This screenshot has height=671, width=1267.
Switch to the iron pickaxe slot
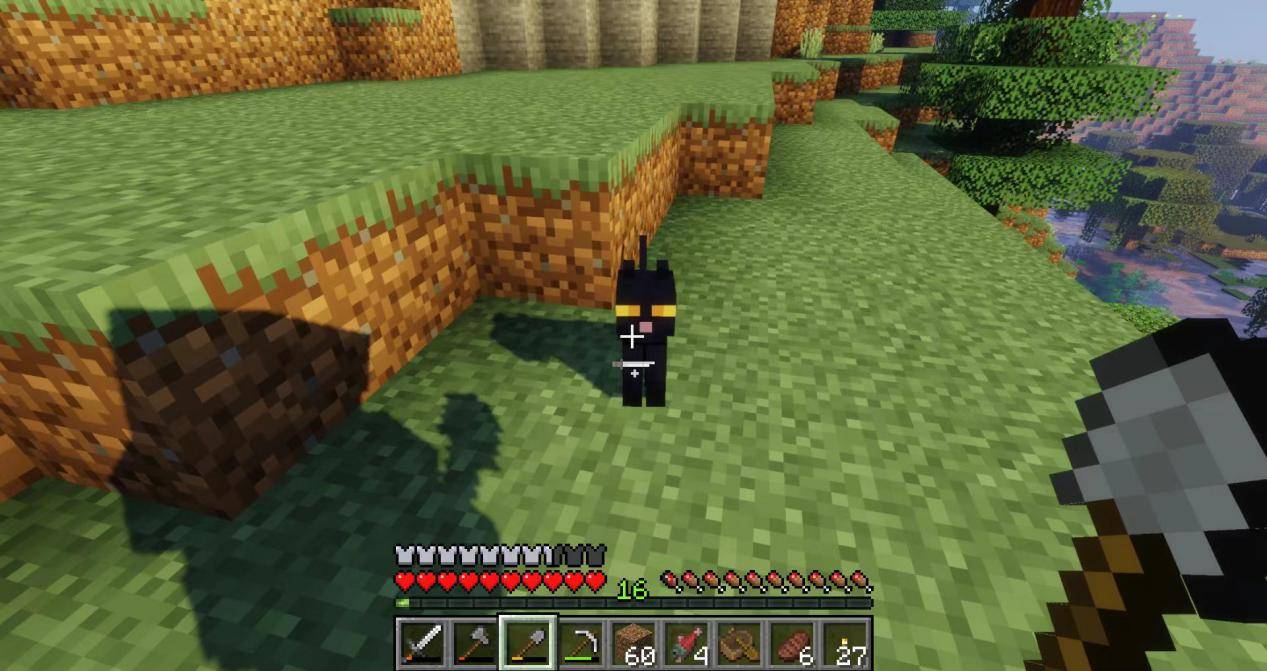(x=581, y=643)
